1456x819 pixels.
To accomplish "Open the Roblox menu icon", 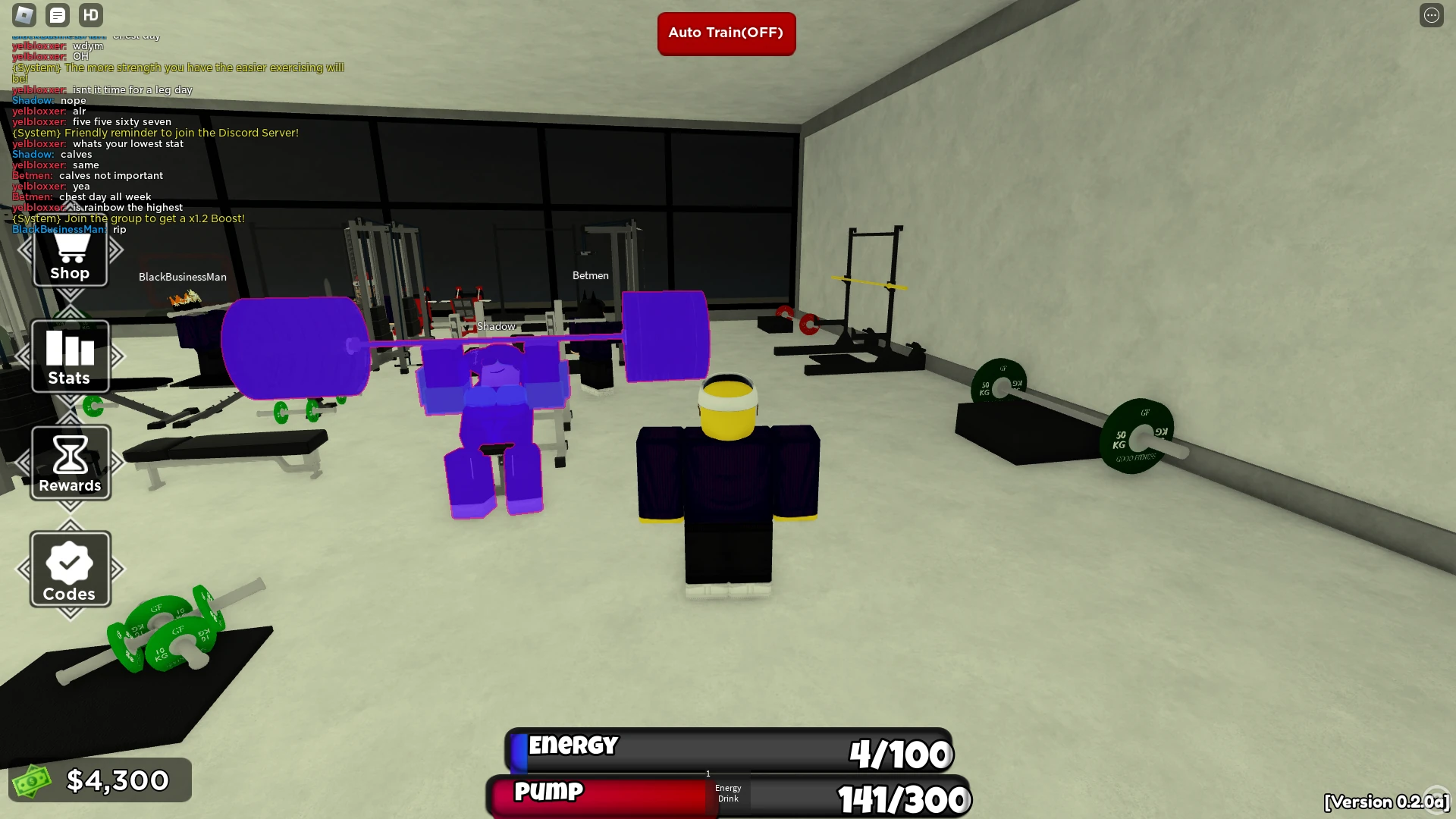I will 24,14.
